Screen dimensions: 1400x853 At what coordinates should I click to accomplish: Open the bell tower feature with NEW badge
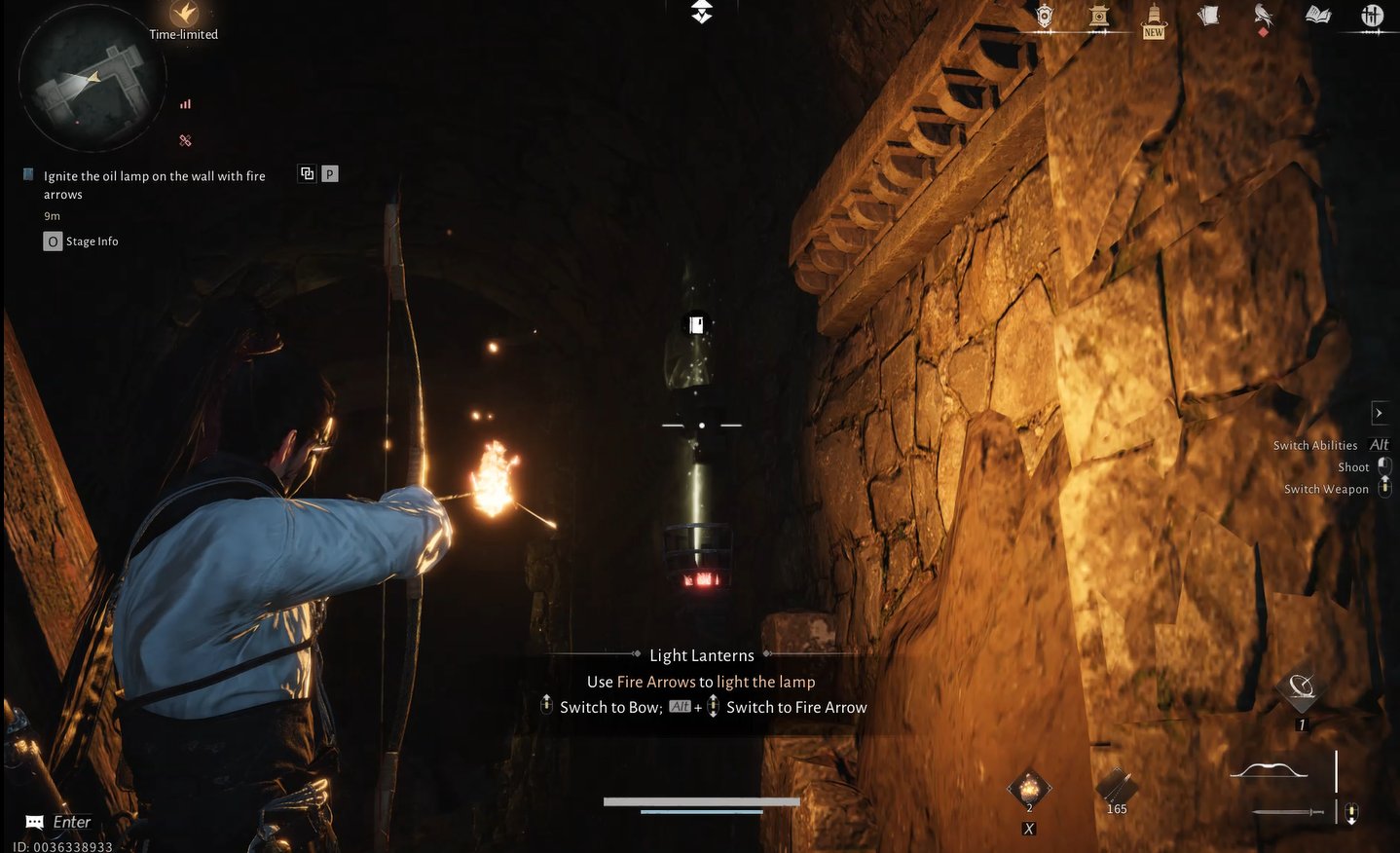point(1153,15)
